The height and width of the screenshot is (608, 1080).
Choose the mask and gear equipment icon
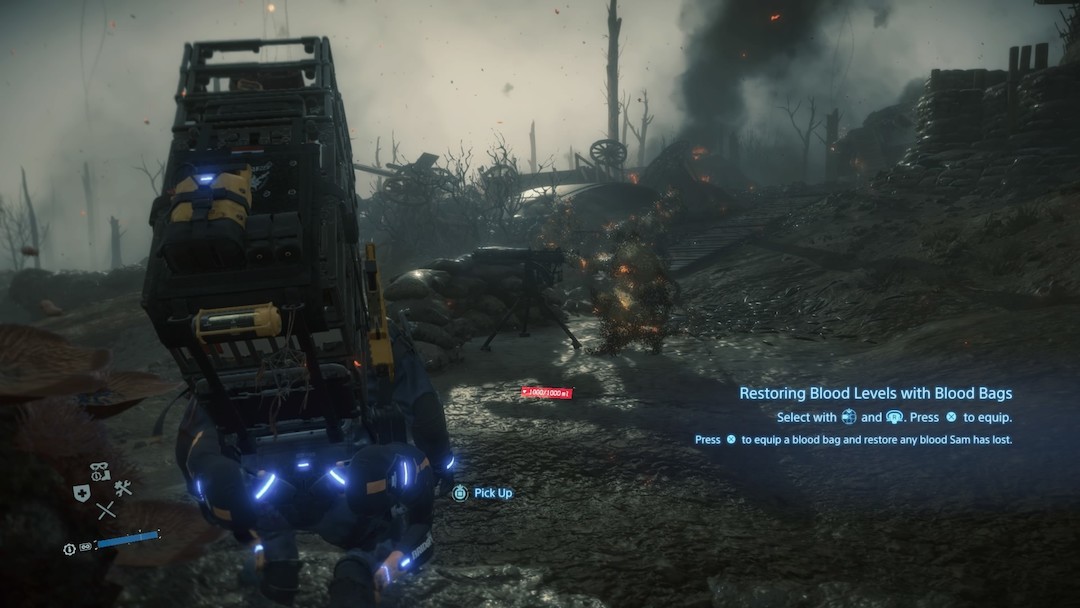pyautogui.click(x=100, y=471)
